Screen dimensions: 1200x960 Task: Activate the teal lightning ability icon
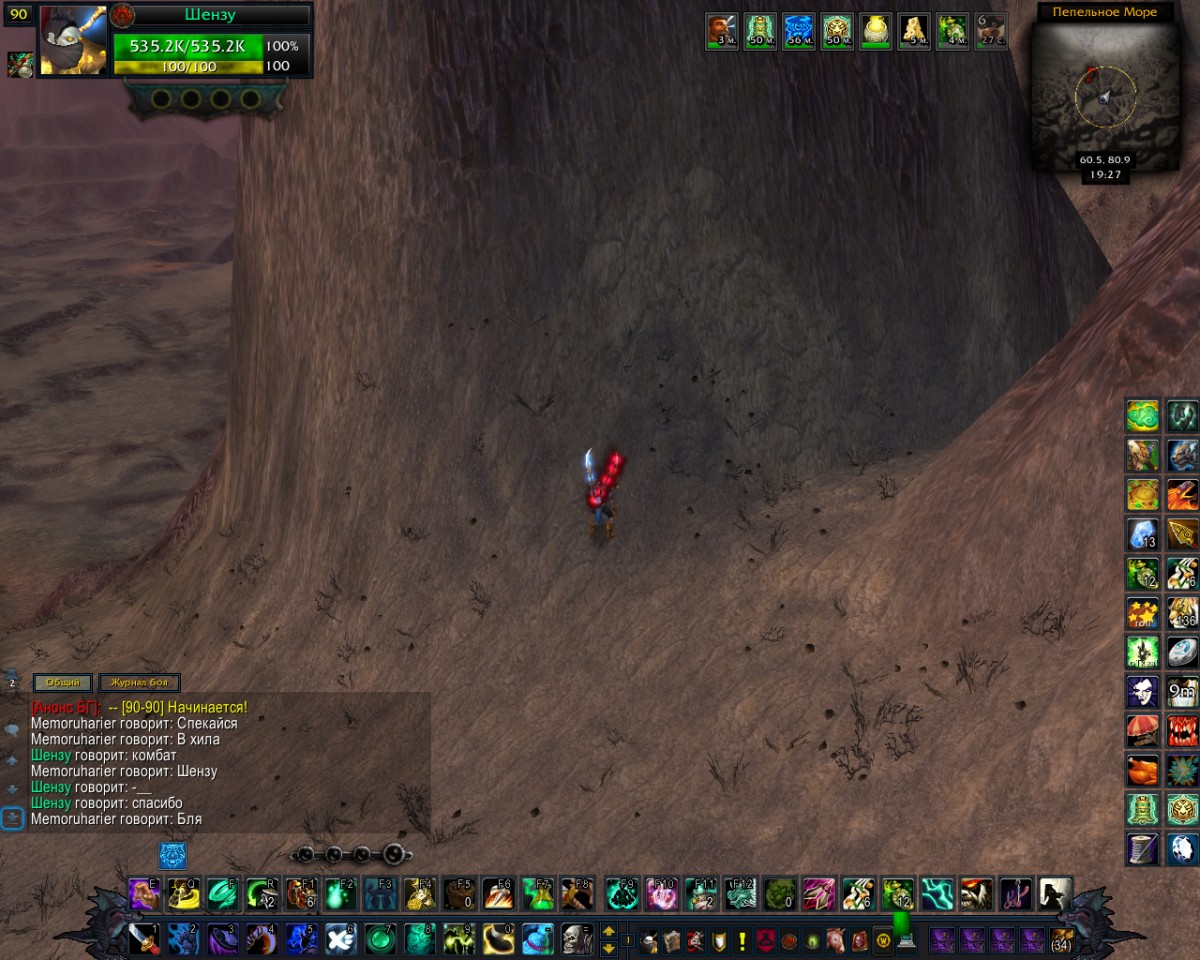click(x=937, y=893)
